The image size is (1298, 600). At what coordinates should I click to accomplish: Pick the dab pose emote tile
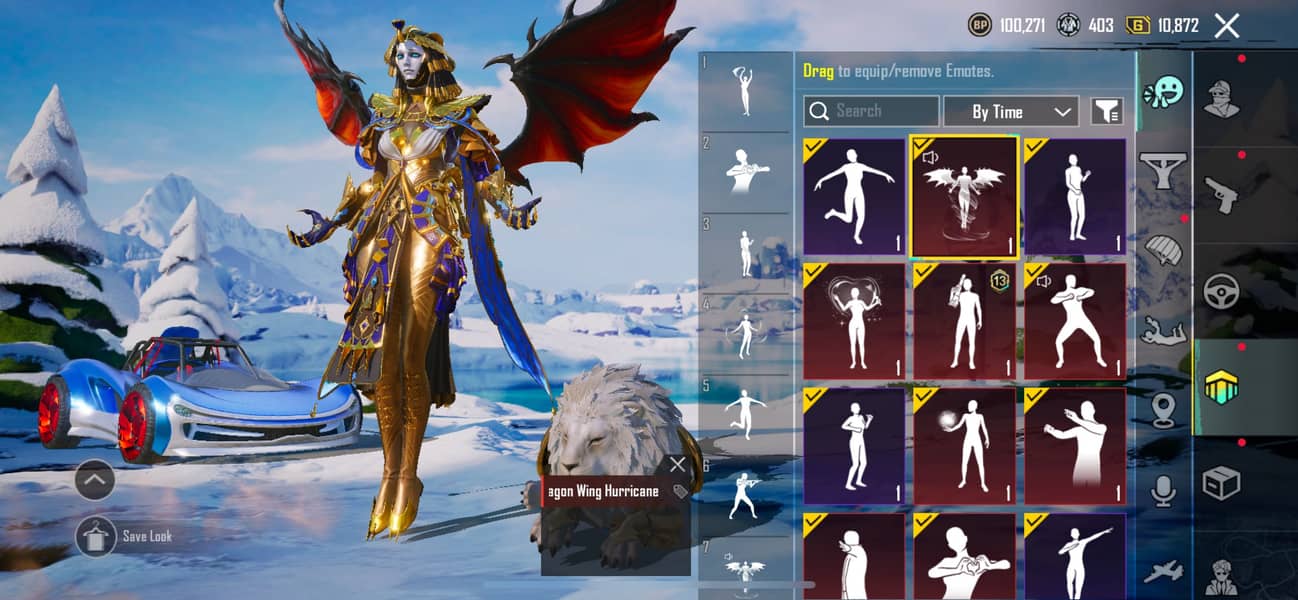click(1075, 555)
